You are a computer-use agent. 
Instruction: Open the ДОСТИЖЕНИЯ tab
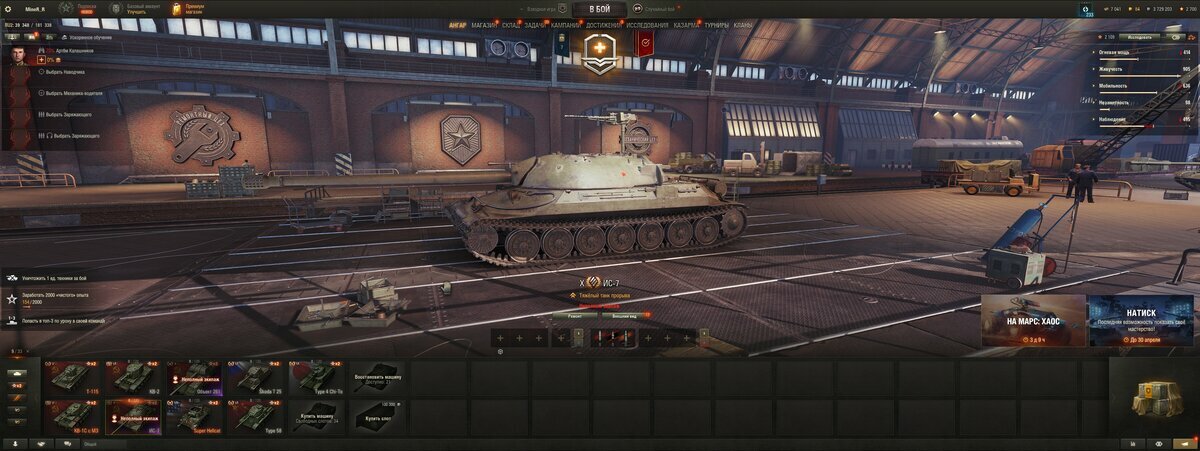(x=604, y=25)
